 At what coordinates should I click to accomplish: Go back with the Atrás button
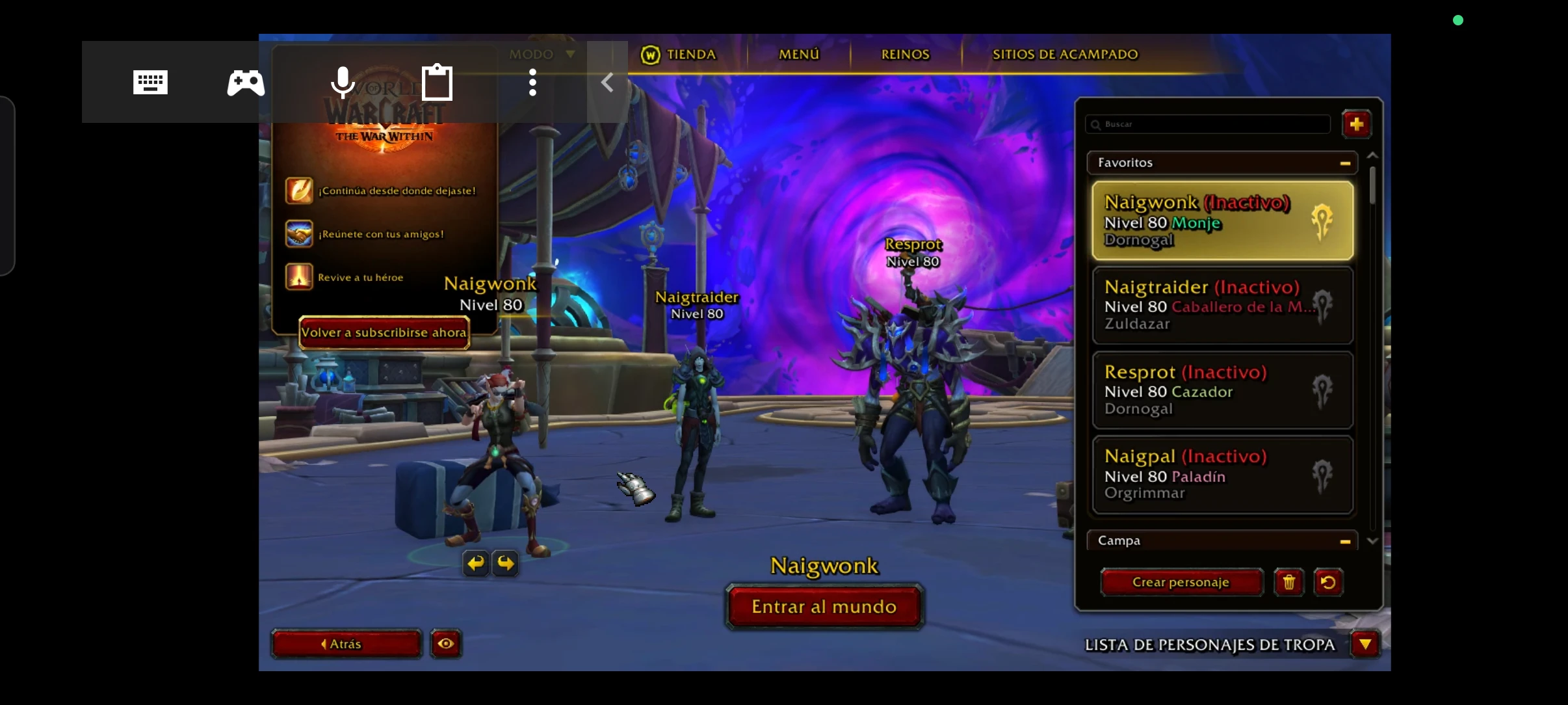point(346,644)
